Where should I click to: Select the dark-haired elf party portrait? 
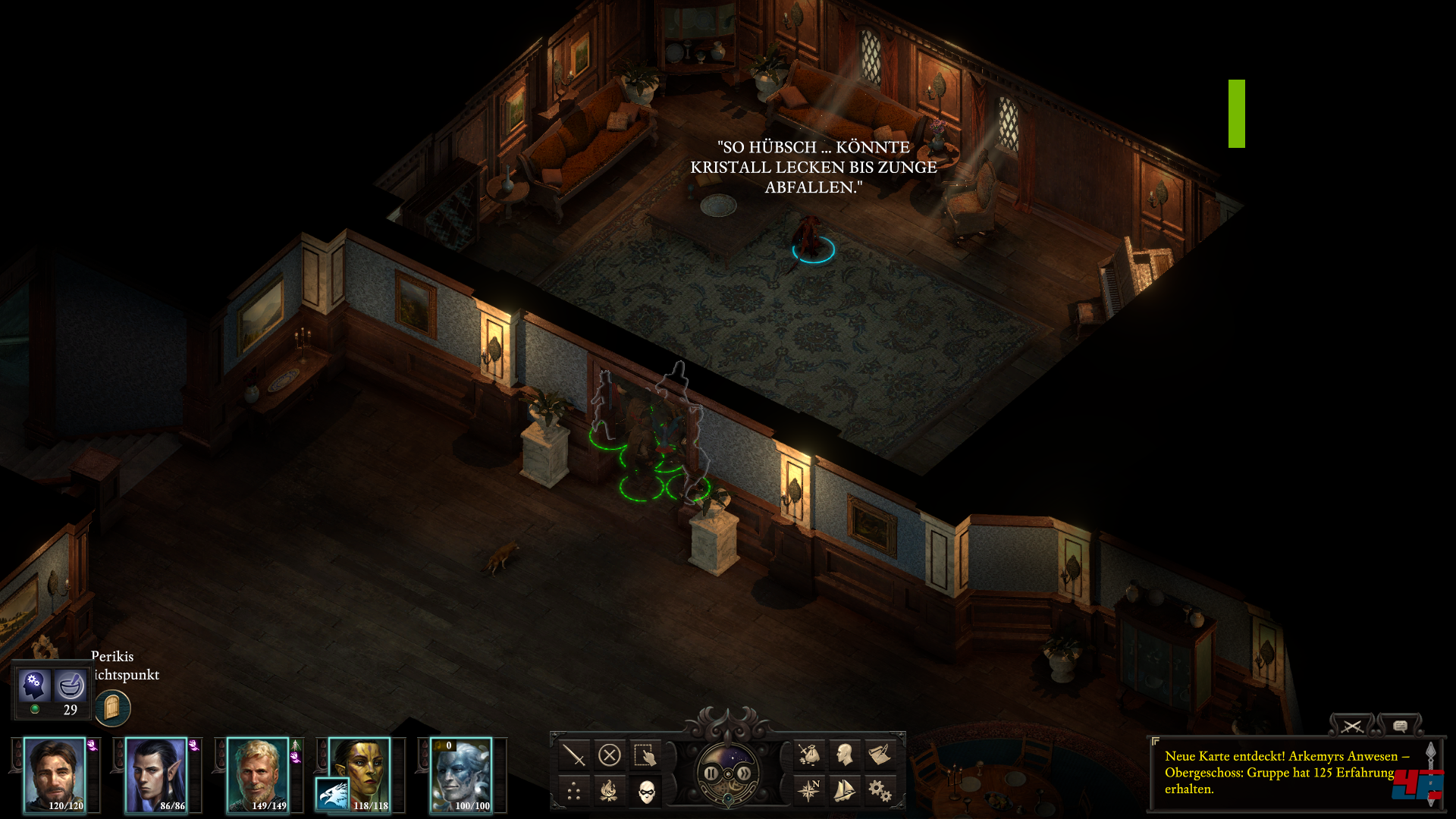pos(156,775)
